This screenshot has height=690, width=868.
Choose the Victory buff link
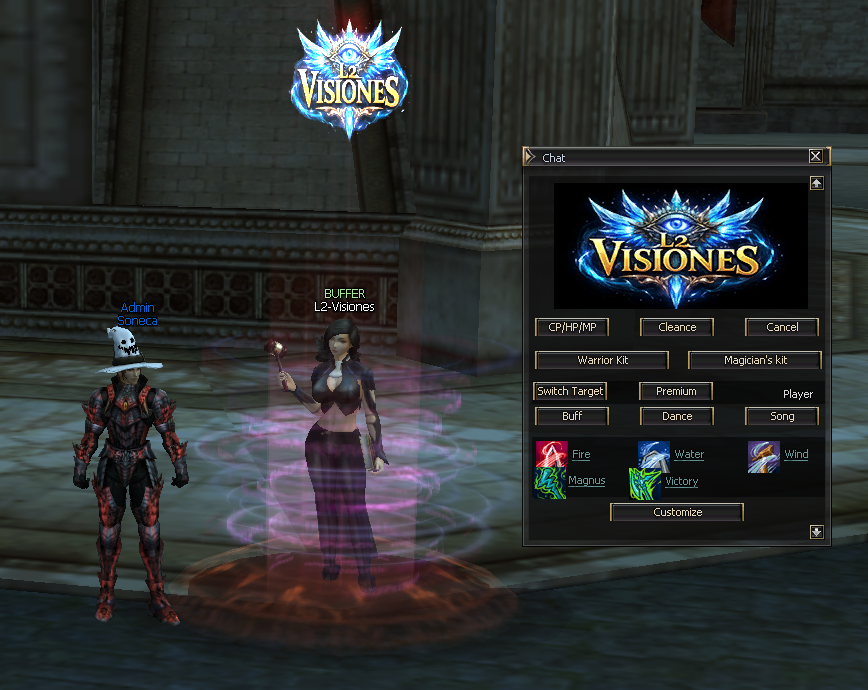(682, 481)
